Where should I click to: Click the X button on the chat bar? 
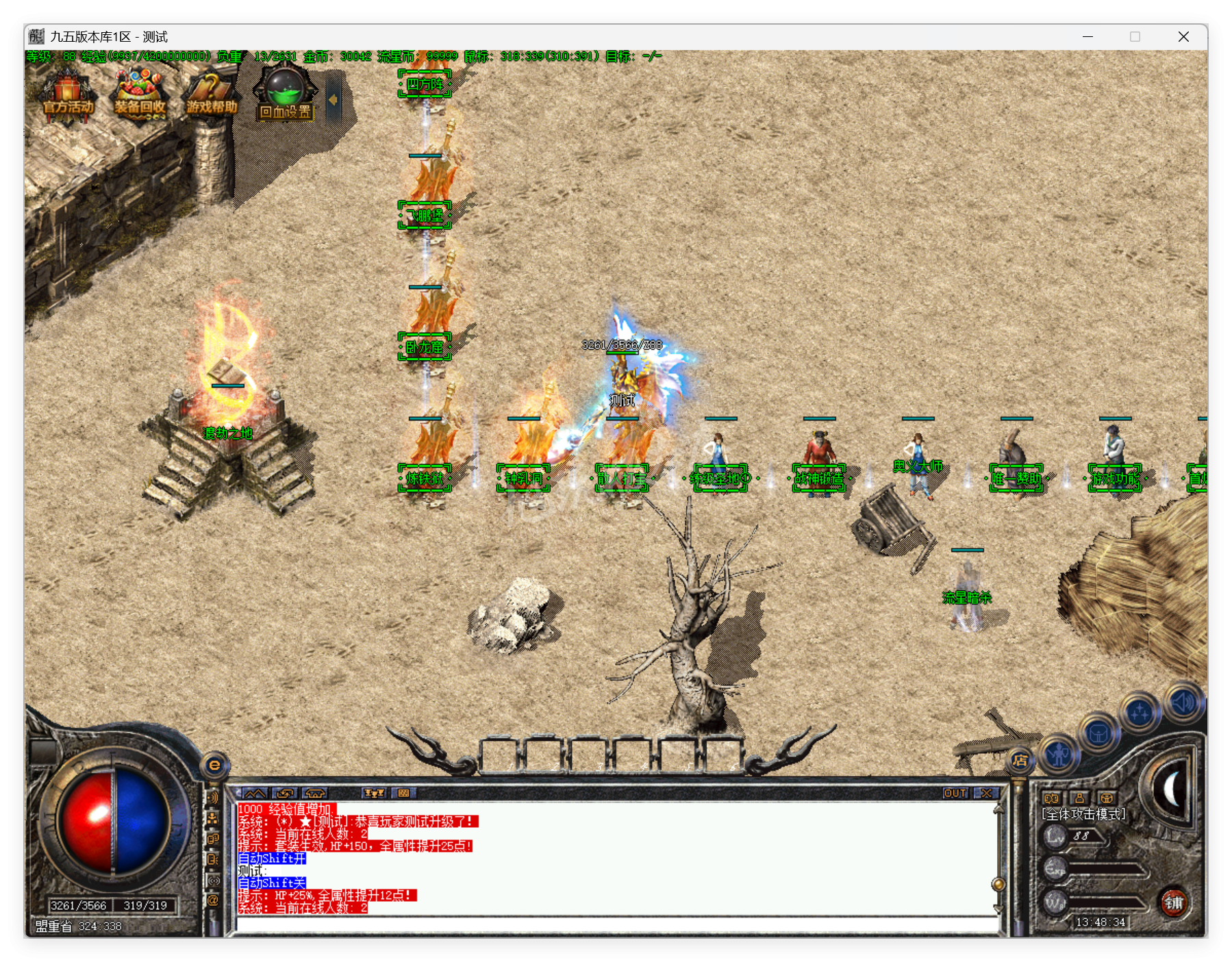pyautogui.click(x=987, y=793)
